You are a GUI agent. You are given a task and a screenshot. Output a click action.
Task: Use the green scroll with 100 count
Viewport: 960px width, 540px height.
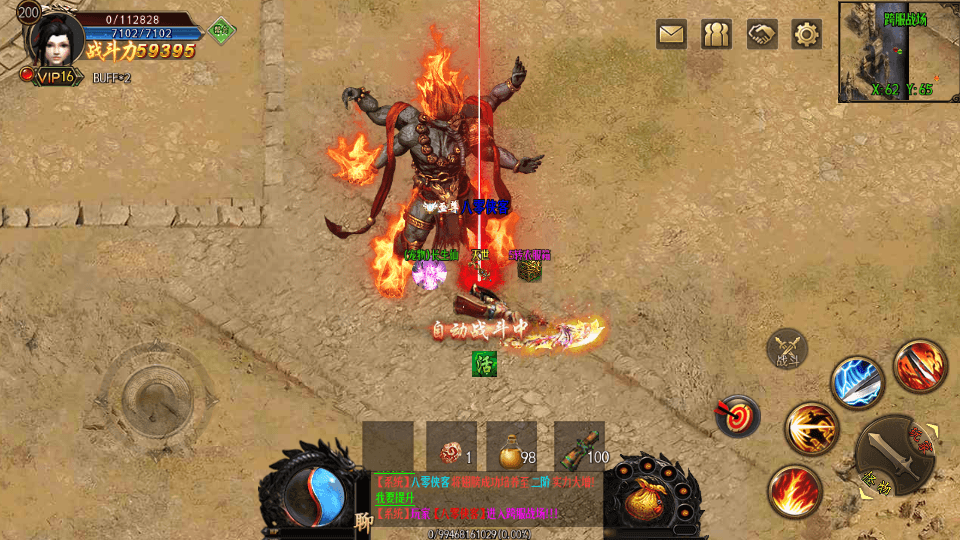point(579,446)
